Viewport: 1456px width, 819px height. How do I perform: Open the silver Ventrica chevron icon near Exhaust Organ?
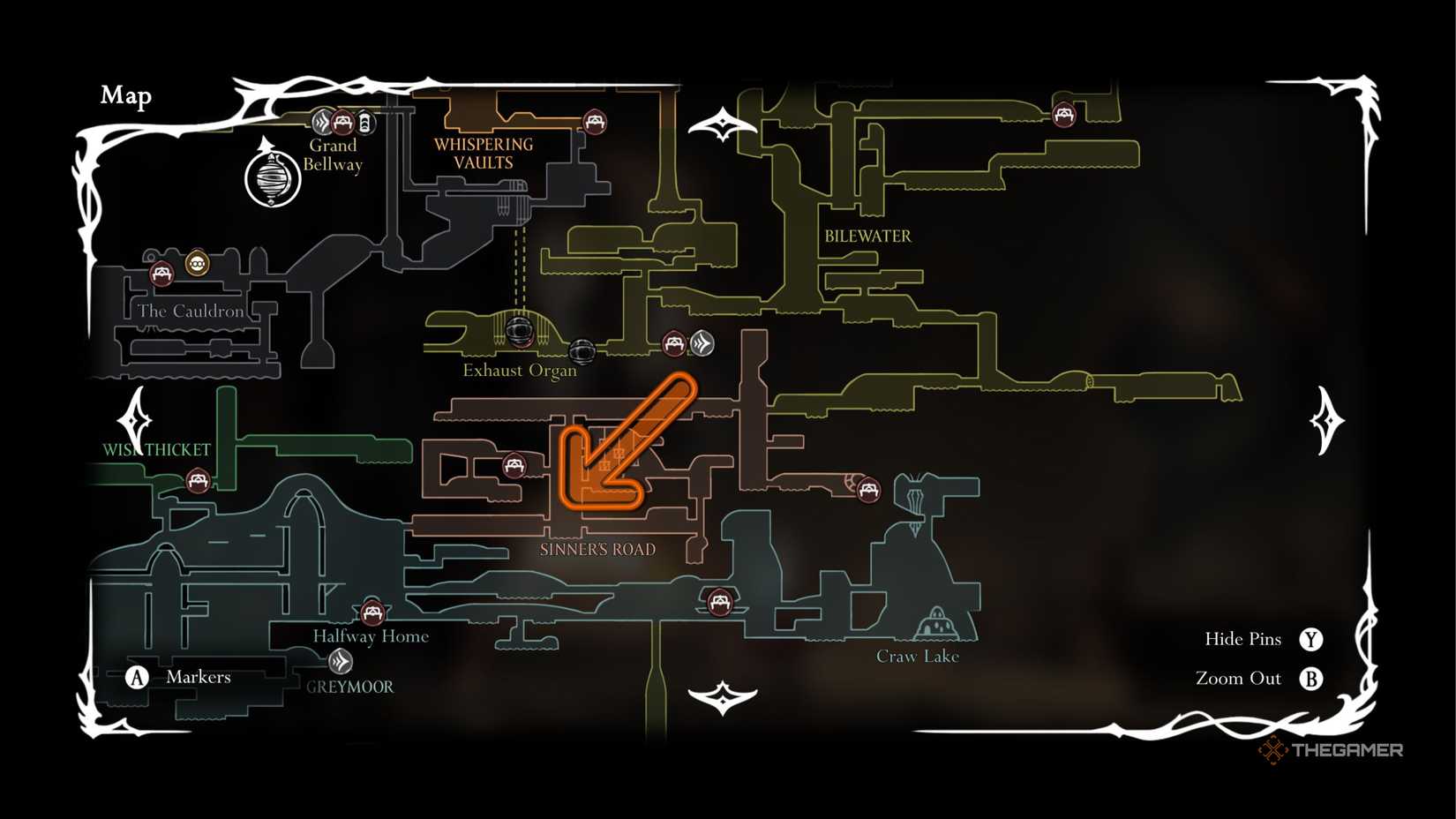click(702, 344)
